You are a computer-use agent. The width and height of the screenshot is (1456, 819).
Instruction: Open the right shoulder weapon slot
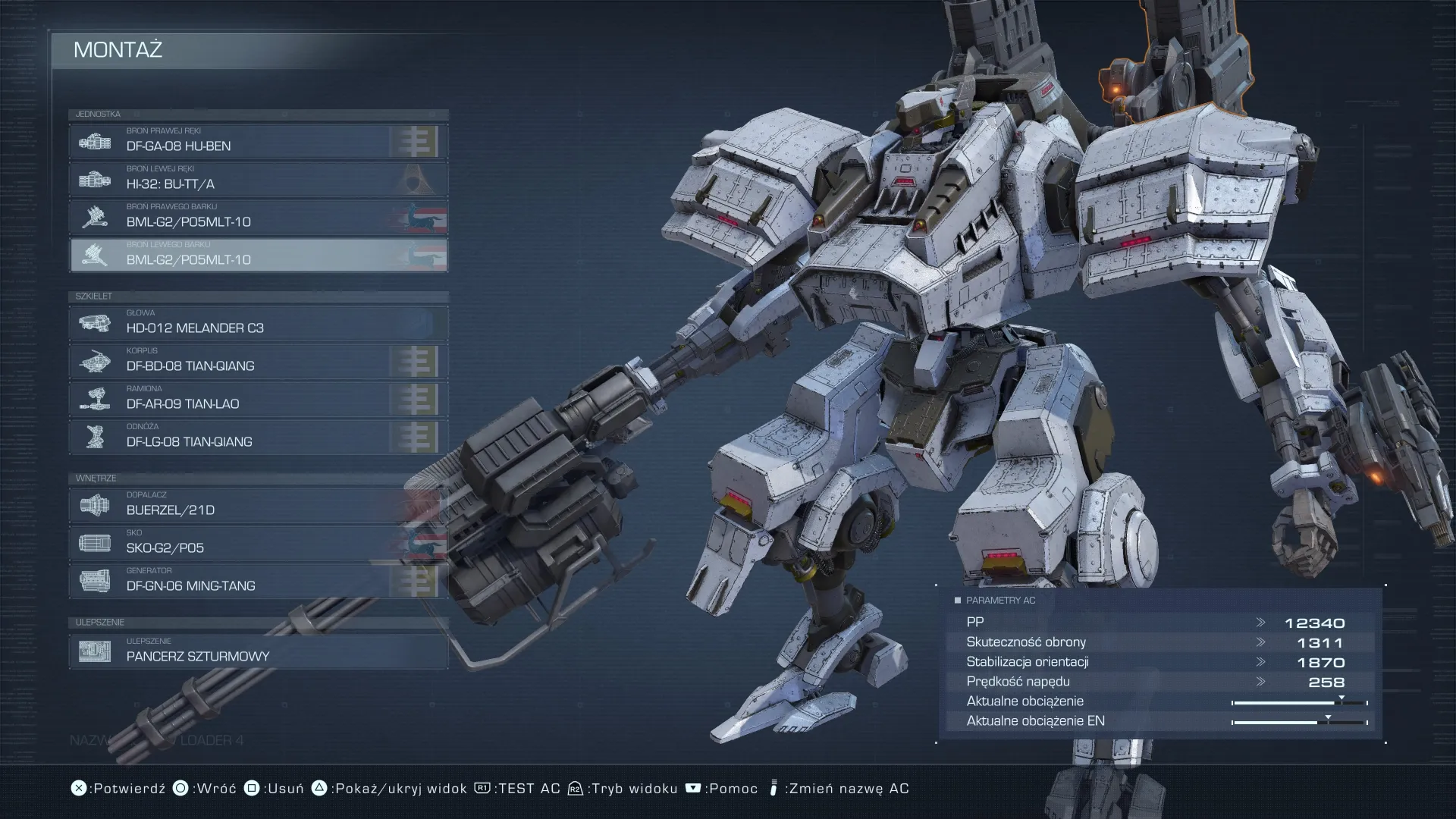click(x=258, y=218)
